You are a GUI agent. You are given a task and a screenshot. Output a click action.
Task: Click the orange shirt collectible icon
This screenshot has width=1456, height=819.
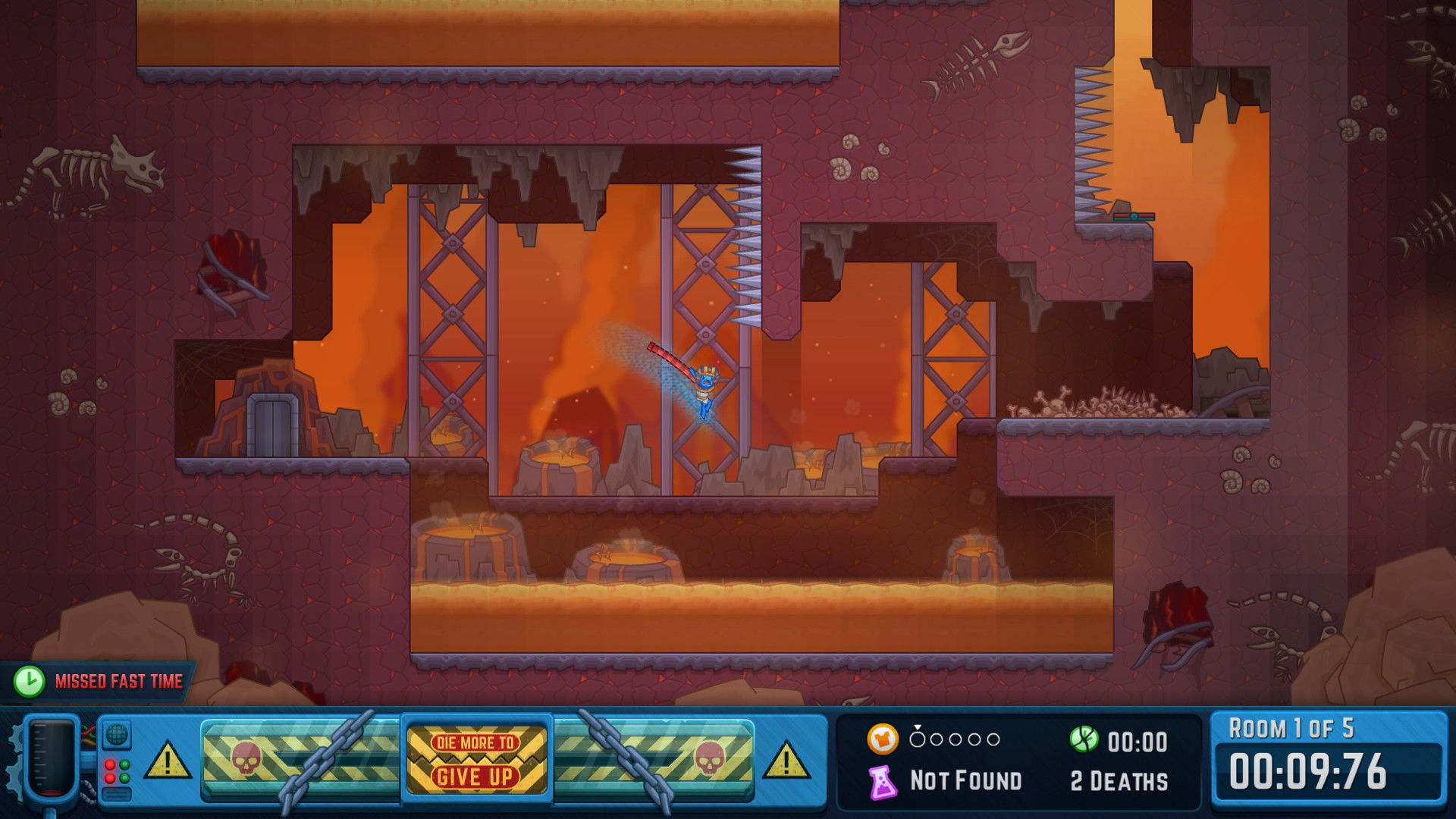[883, 739]
